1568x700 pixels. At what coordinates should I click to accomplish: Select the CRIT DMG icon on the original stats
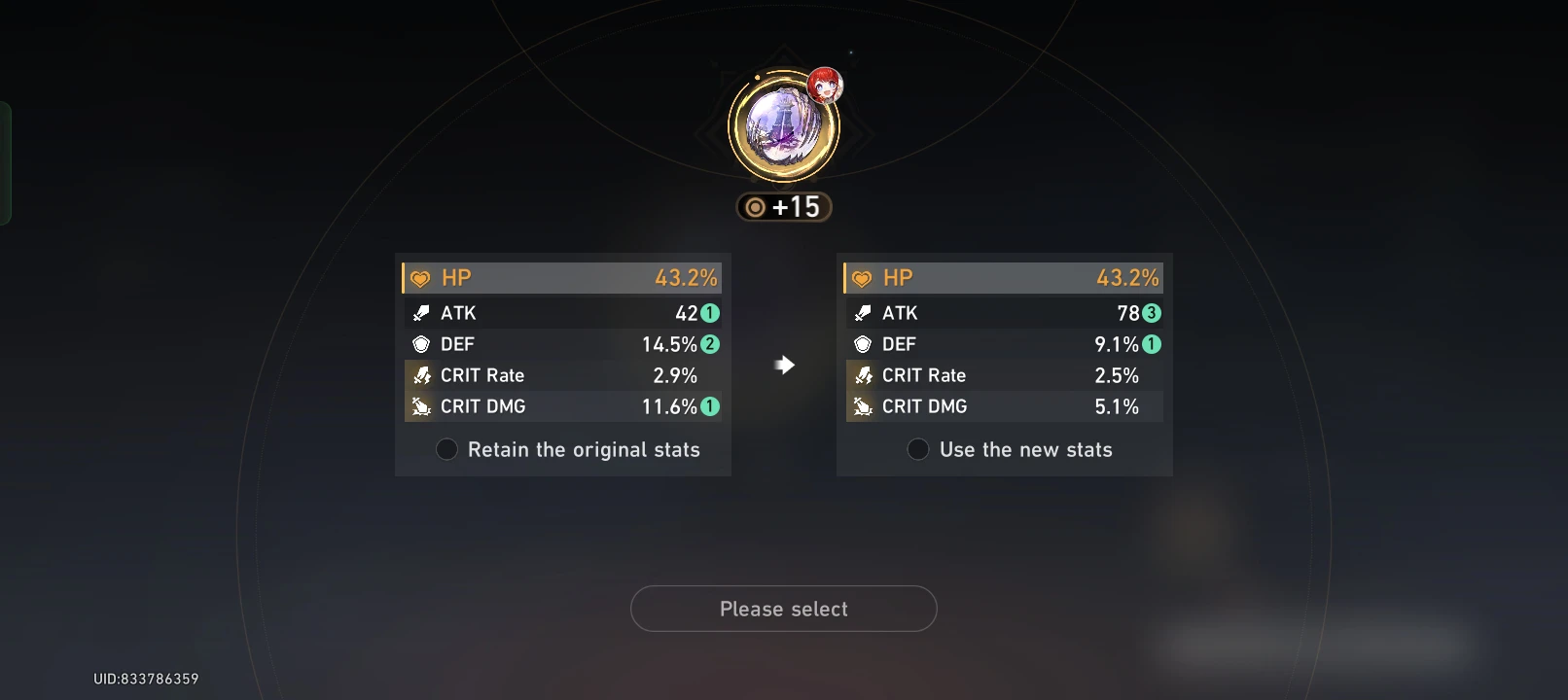click(419, 406)
